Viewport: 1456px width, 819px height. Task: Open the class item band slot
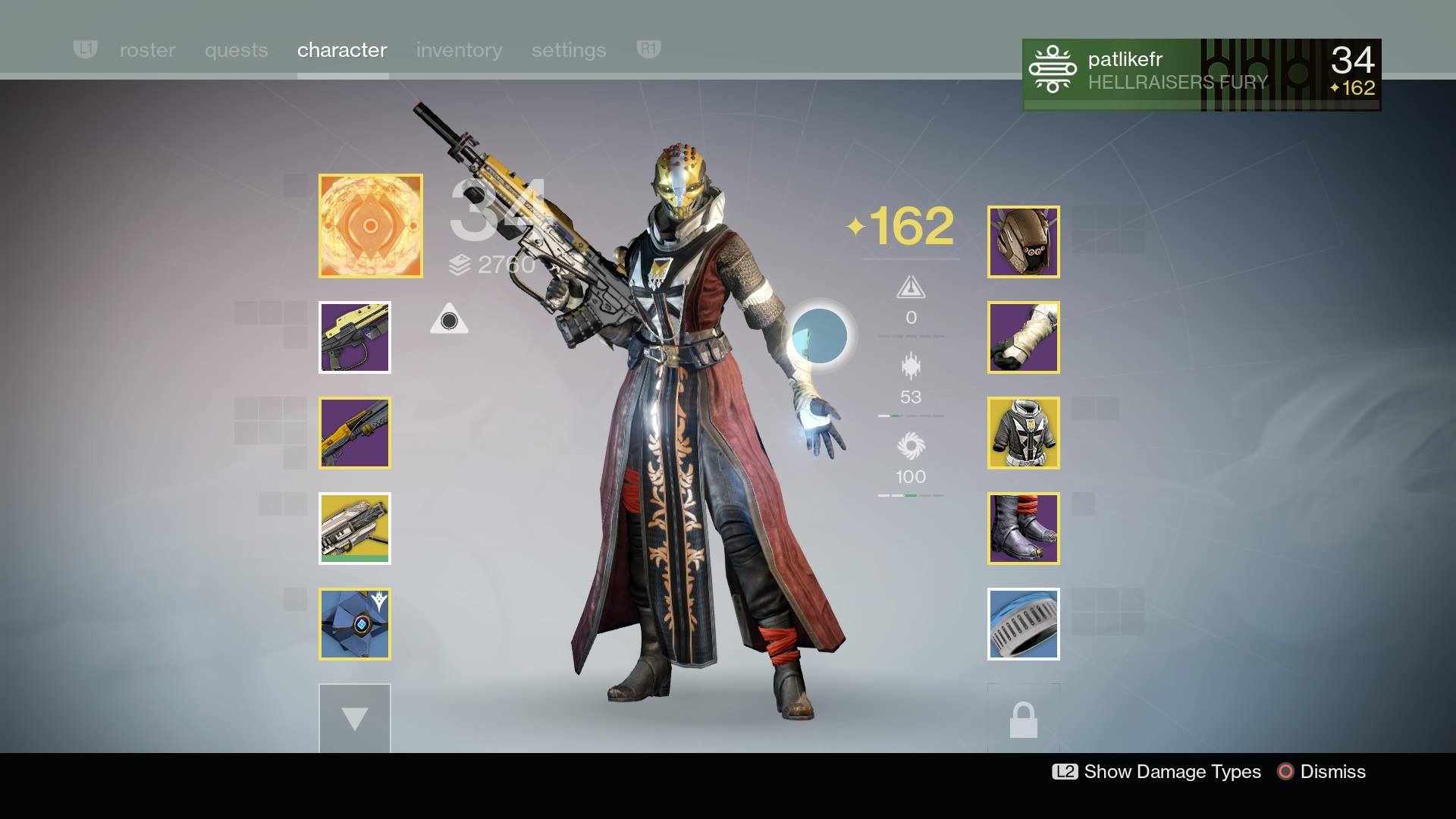[1023, 624]
